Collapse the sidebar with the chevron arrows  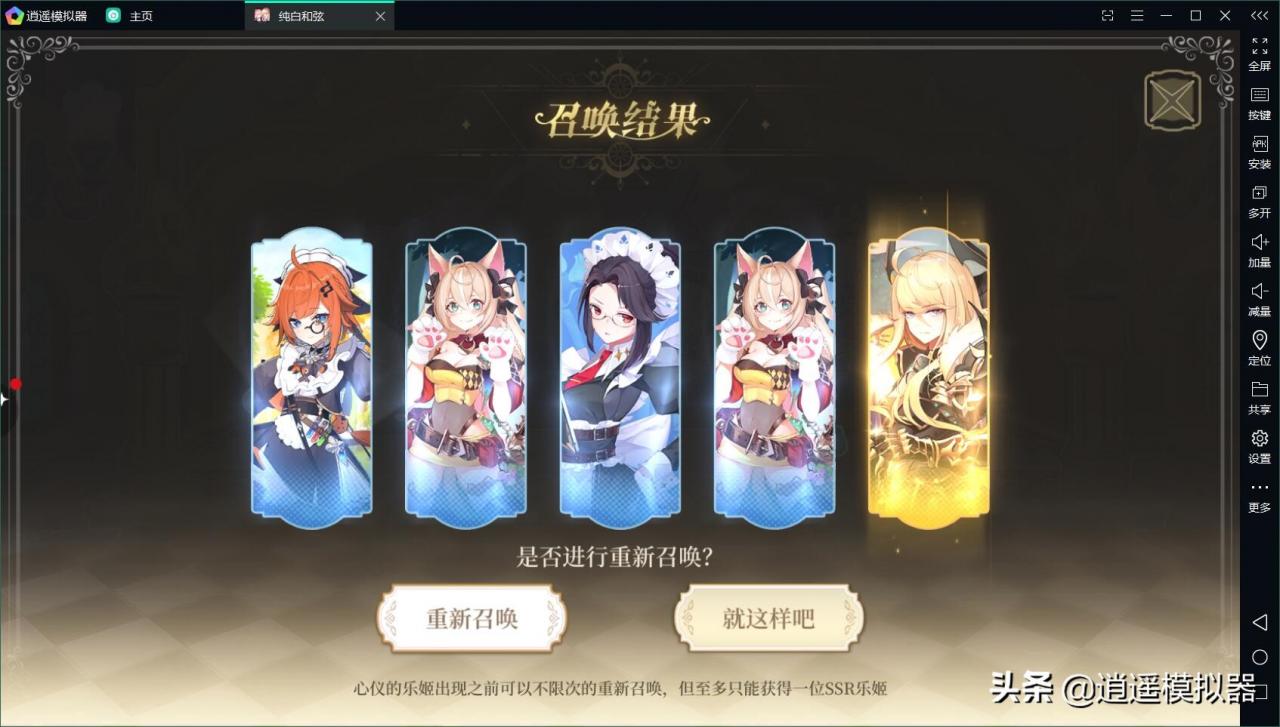[x=1258, y=15]
